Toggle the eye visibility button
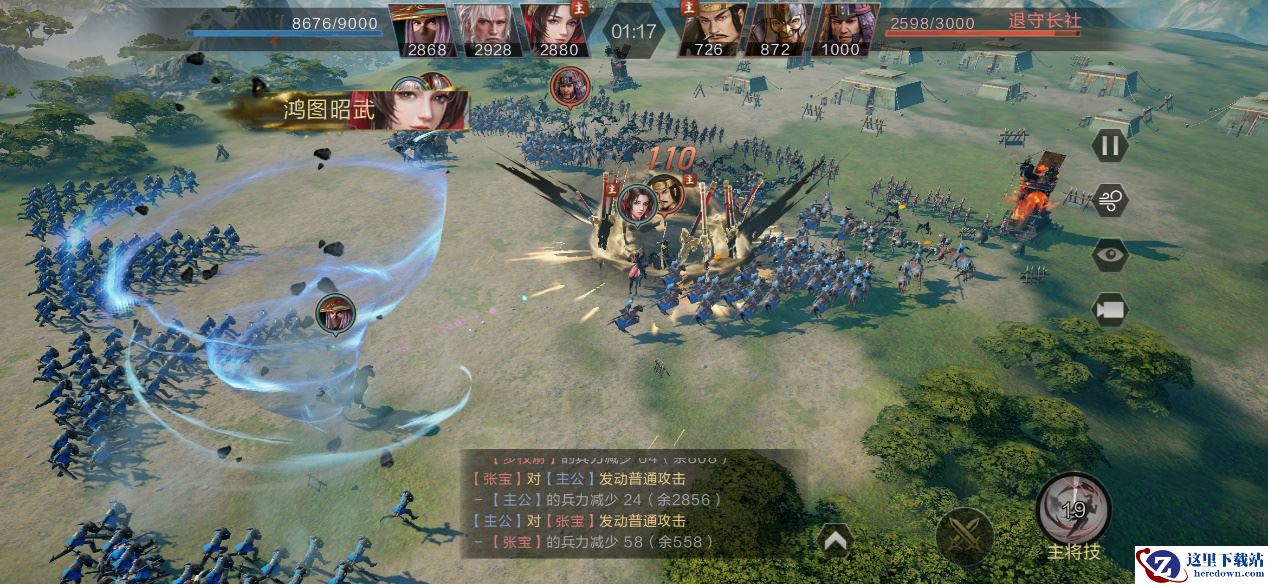Viewport: 1268px width, 584px height. coord(1109,254)
